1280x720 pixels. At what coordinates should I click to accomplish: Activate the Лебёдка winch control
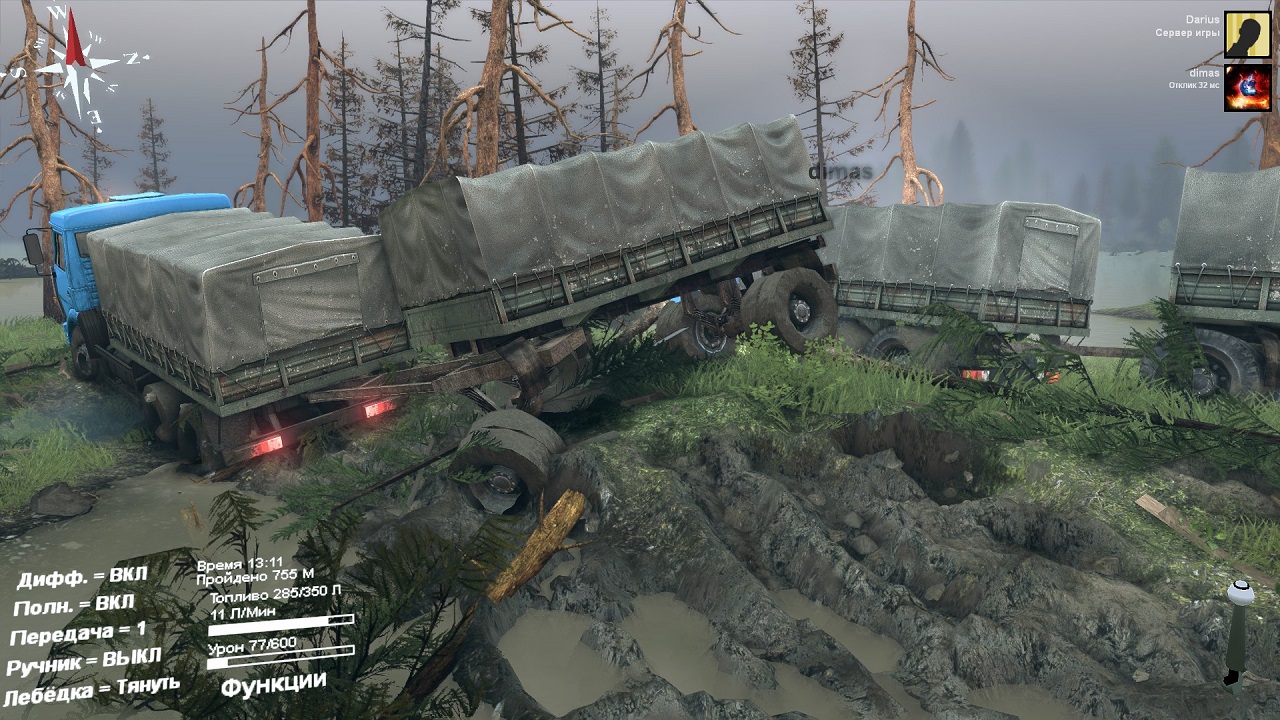pos(92,690)
